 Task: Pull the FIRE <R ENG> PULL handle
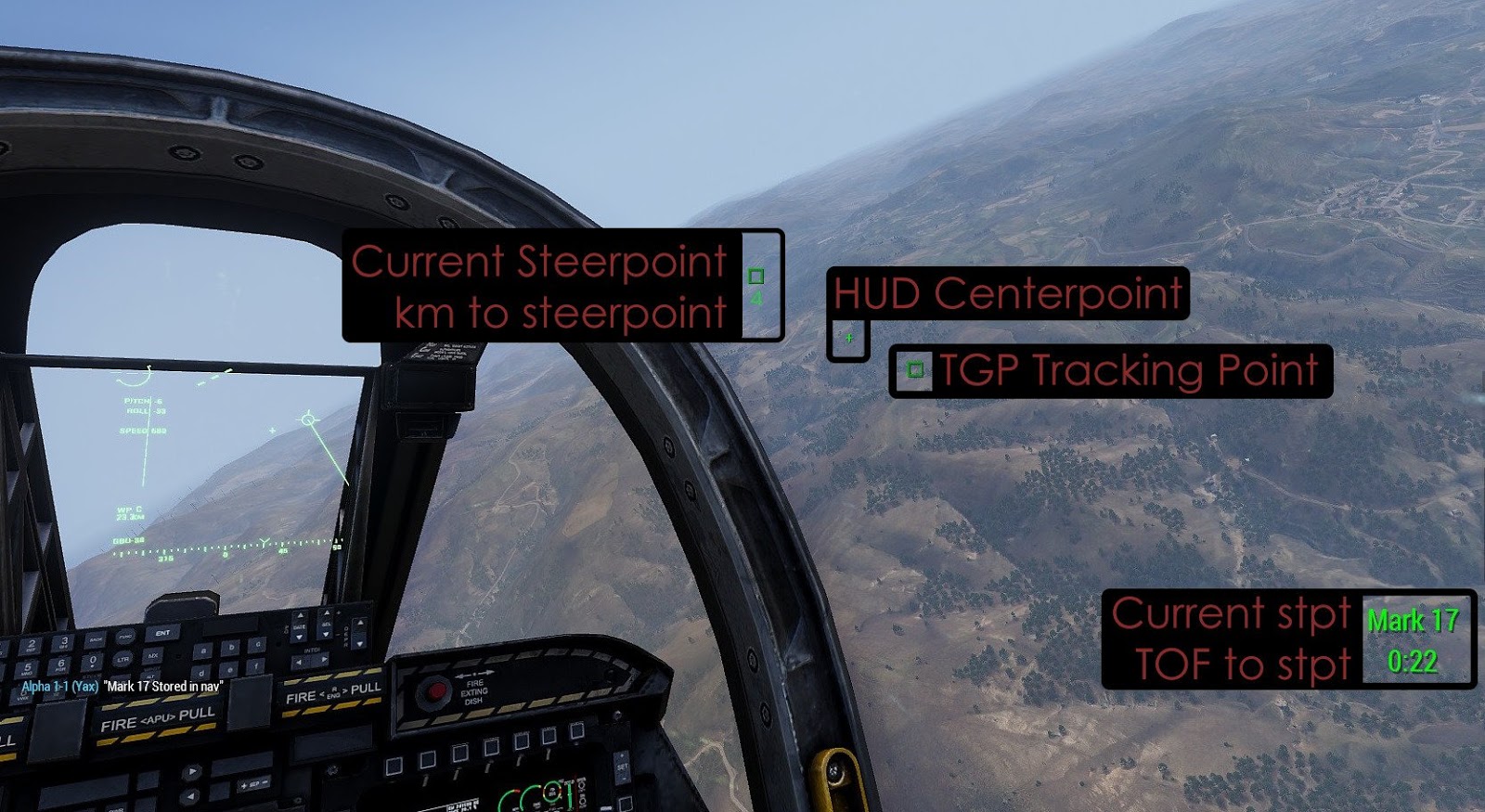point(334,693)
